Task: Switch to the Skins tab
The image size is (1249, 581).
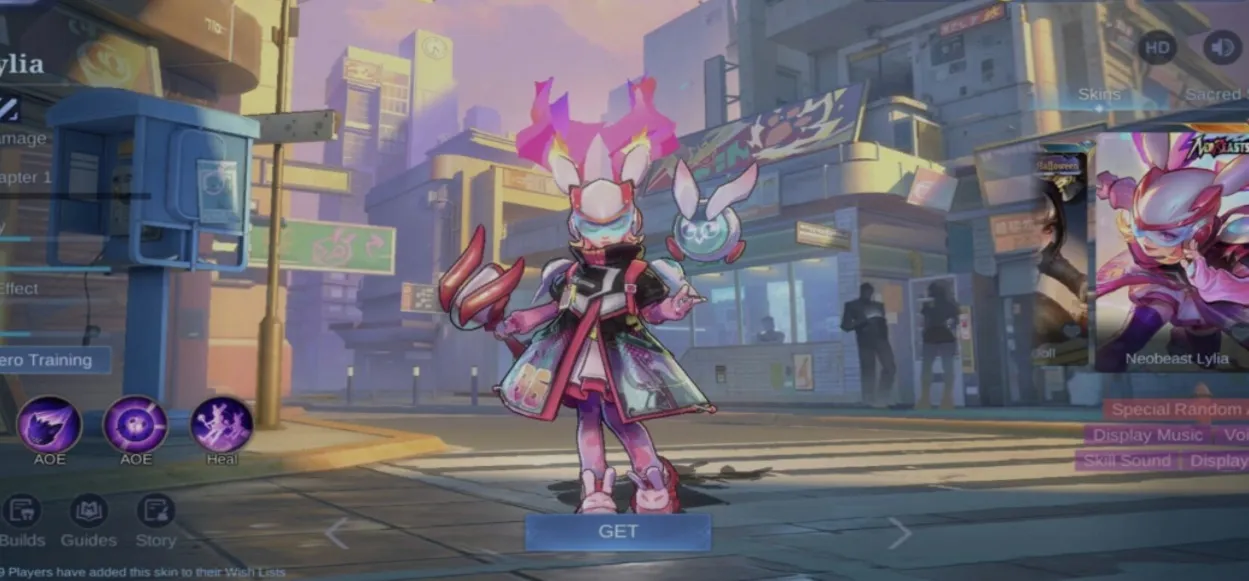Action: [x=1099, y=95]
